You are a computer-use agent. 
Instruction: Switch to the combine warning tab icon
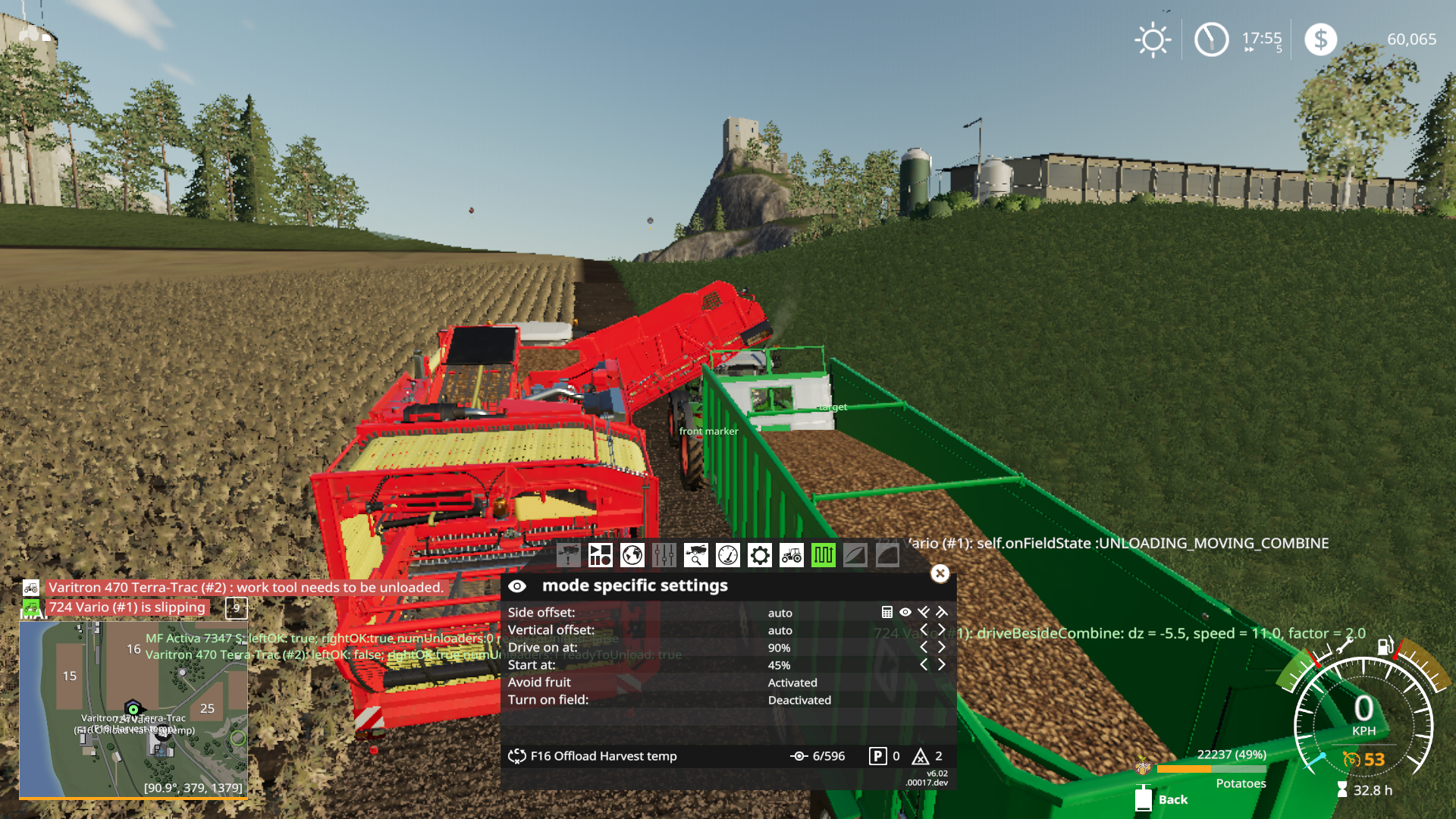pyautogui.click(x=569, y=556)
